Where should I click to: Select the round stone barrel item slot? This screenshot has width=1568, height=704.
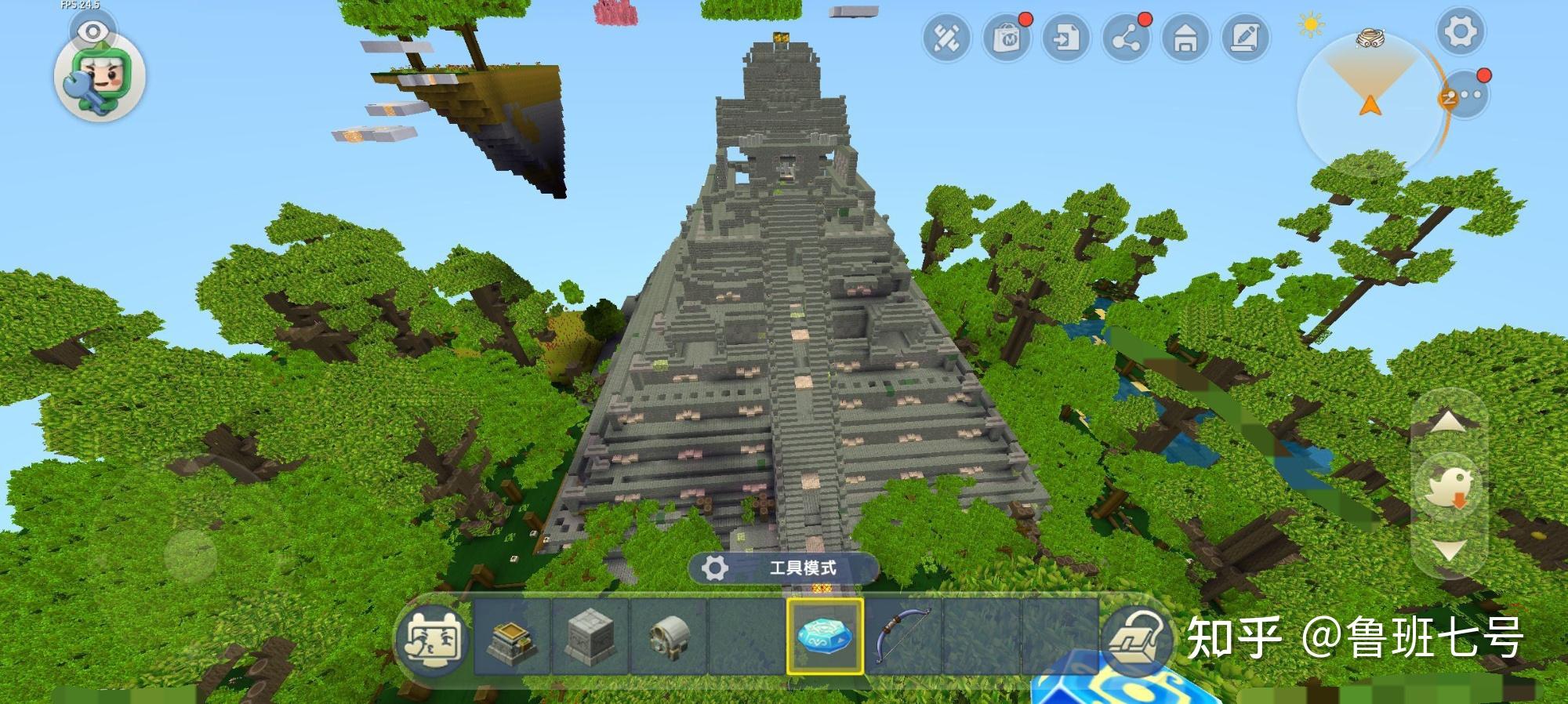pyautogui.click(x=668, y=637)
